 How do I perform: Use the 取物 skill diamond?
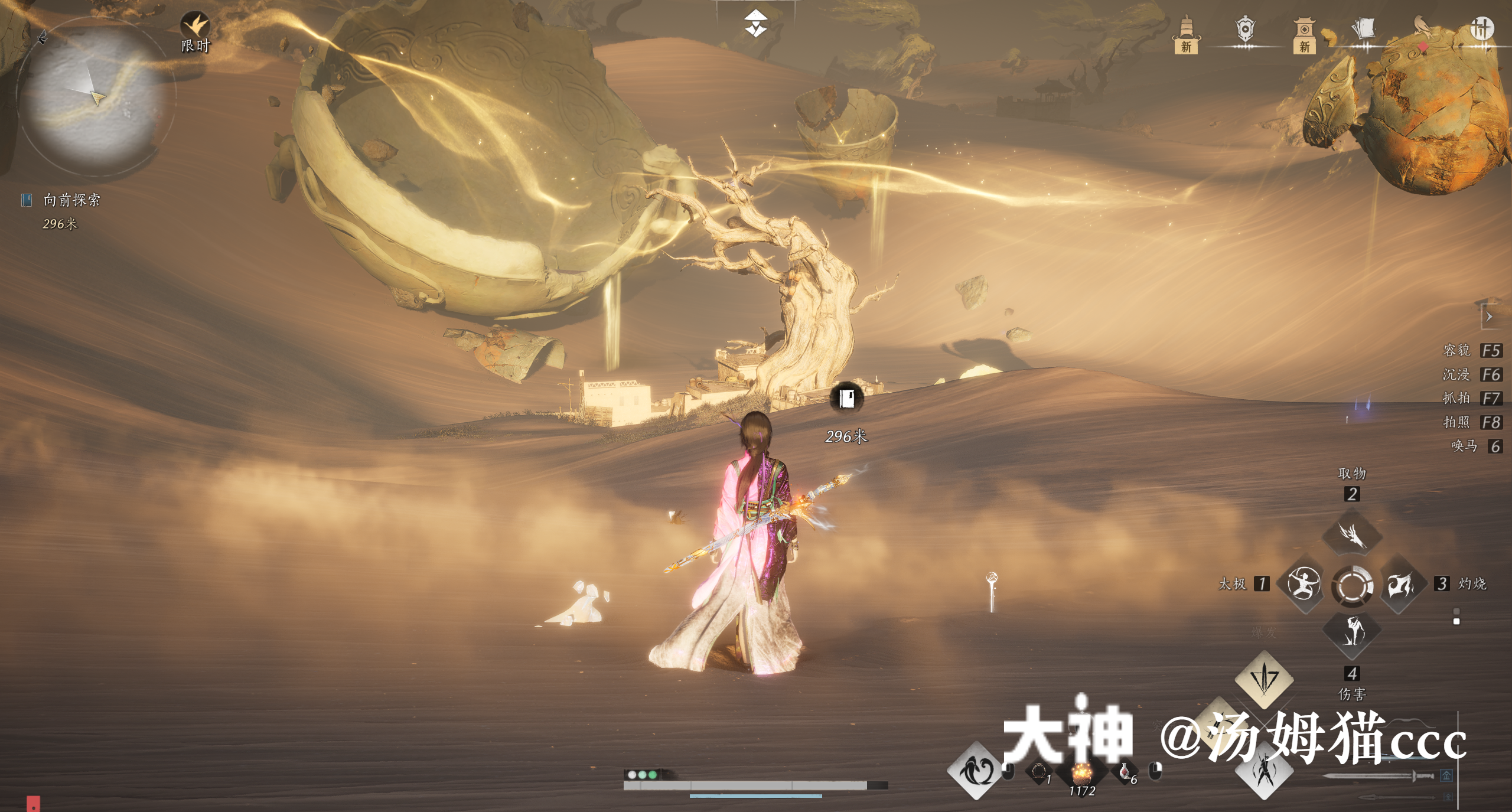click(1352, 535)
